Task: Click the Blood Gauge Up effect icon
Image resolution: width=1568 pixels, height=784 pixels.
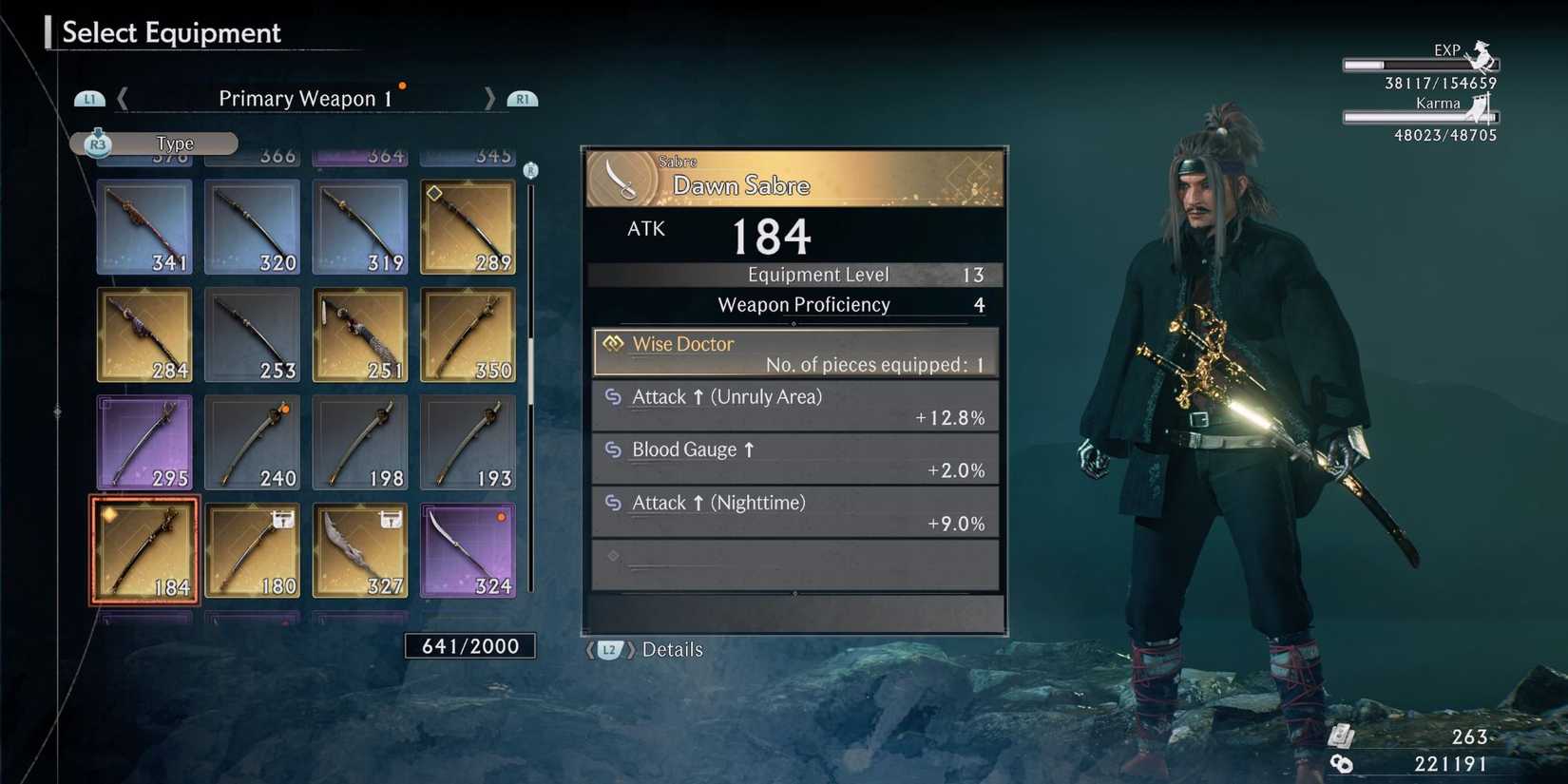Action: click(615, 449)
